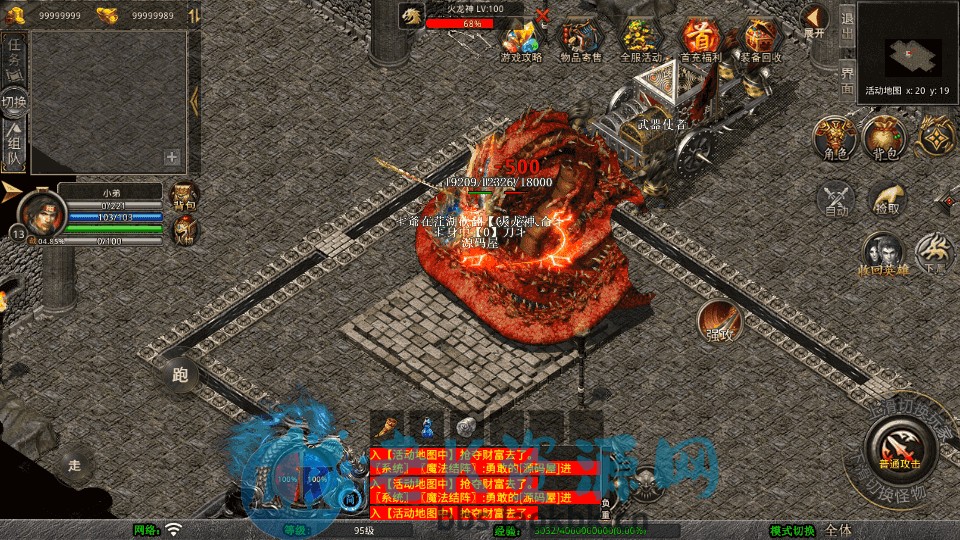This screenshot has width=960, height=540.
Task: Toggle the 跑 run button
Action: coord(180,376)
